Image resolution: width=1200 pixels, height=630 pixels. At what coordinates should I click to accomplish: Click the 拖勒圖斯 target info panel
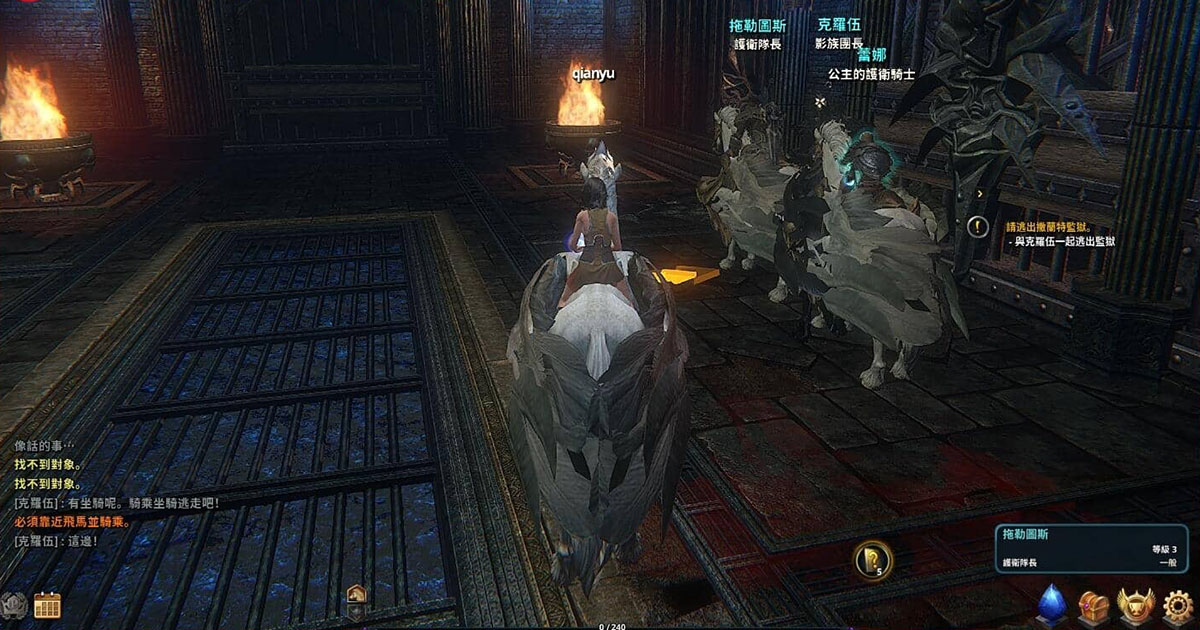(x=1089, y=548)
